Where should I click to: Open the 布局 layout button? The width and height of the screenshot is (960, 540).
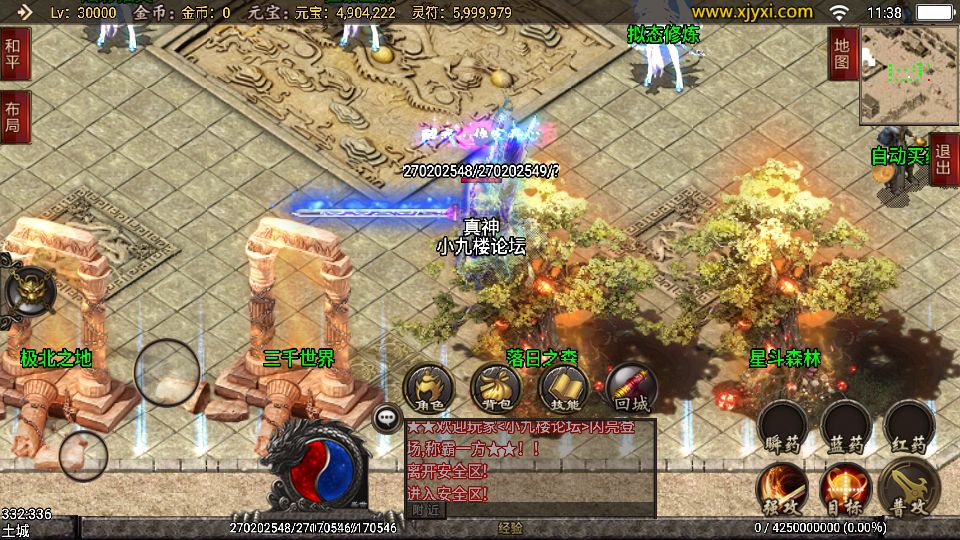click(x=14, y=117)
